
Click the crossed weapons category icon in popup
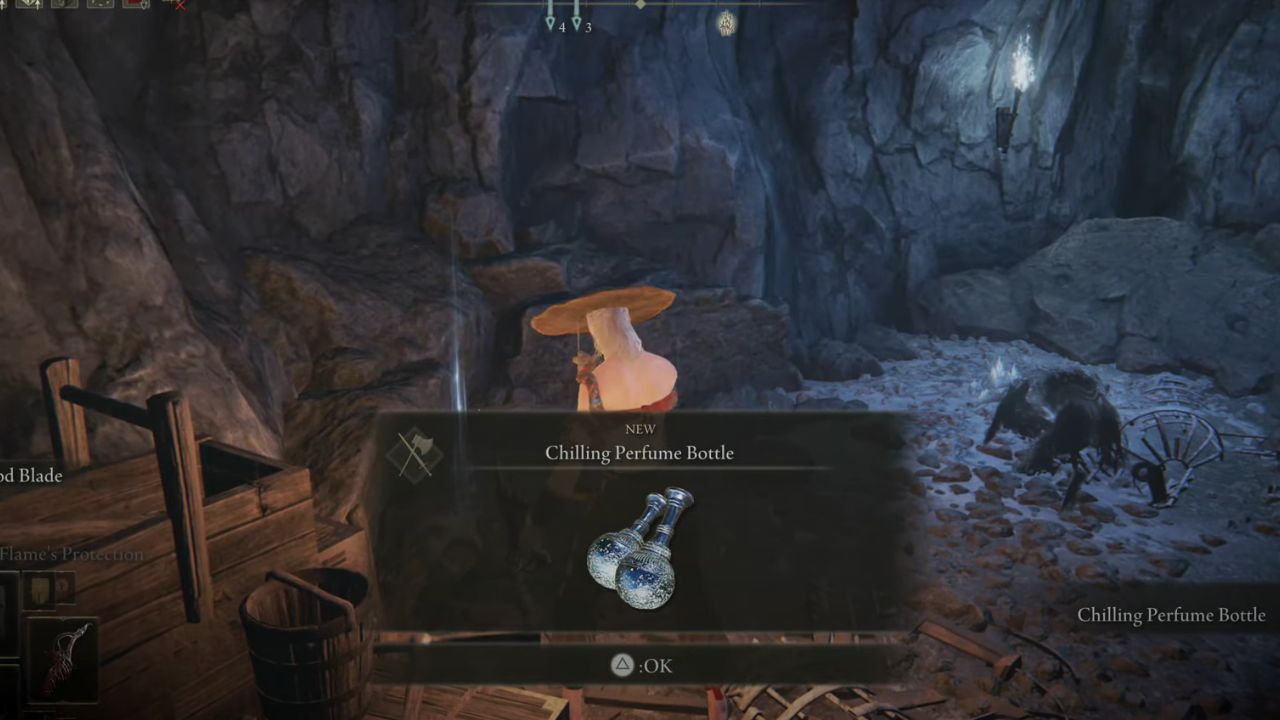(x=415, y=455)
